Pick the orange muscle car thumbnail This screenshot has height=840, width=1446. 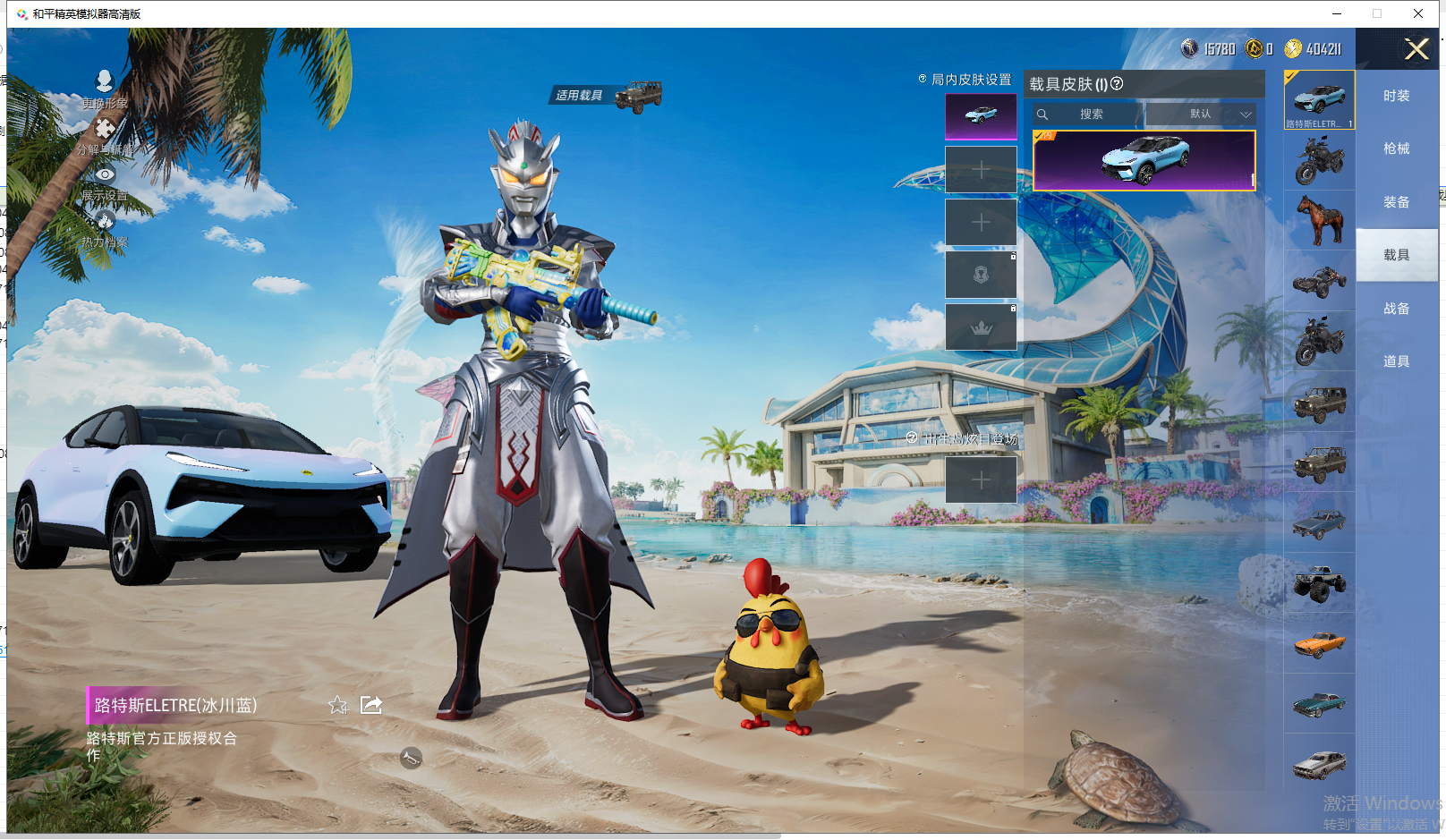(x=1320, y=643)
